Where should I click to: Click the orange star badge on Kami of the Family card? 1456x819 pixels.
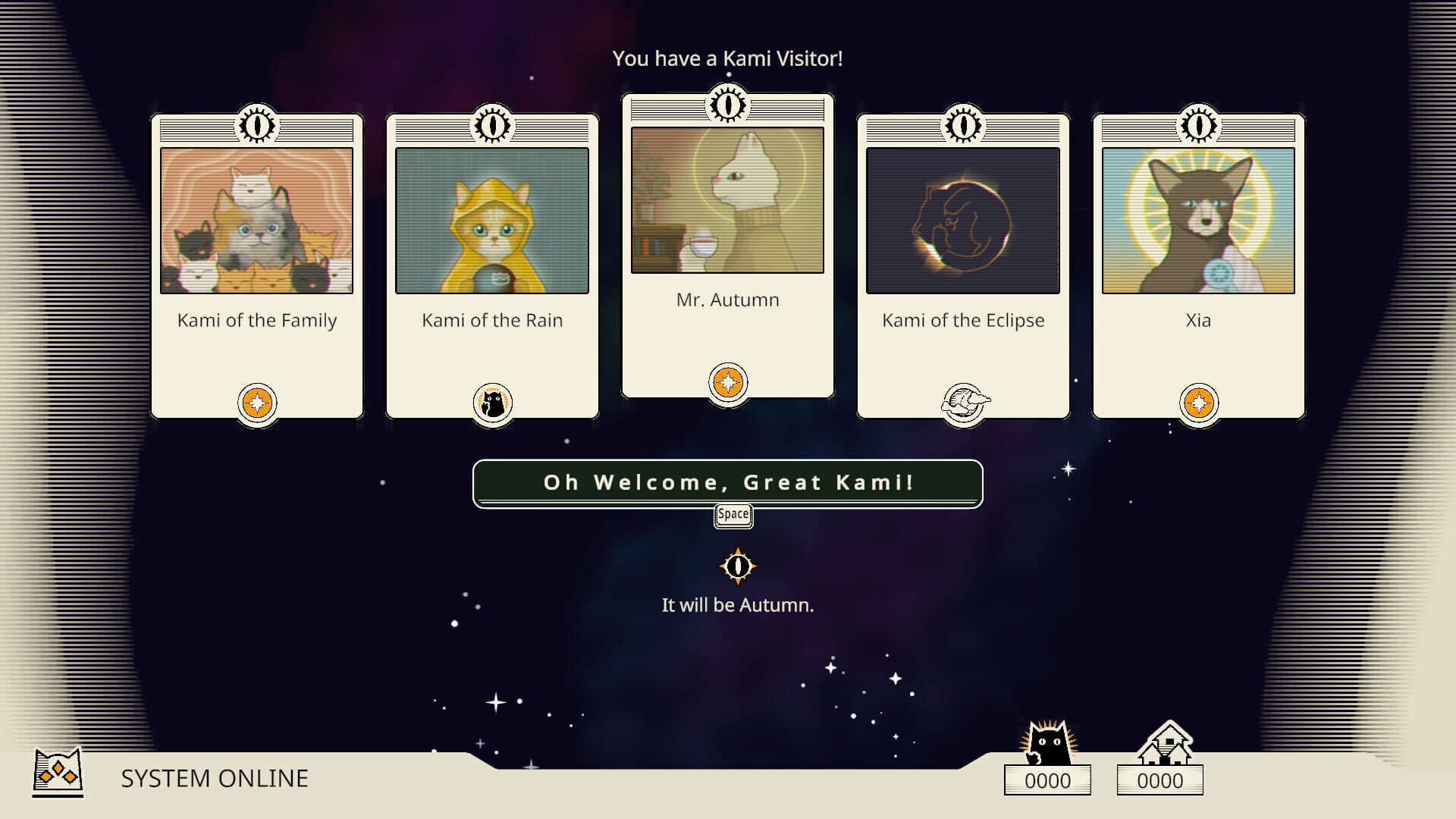point(257,402)
